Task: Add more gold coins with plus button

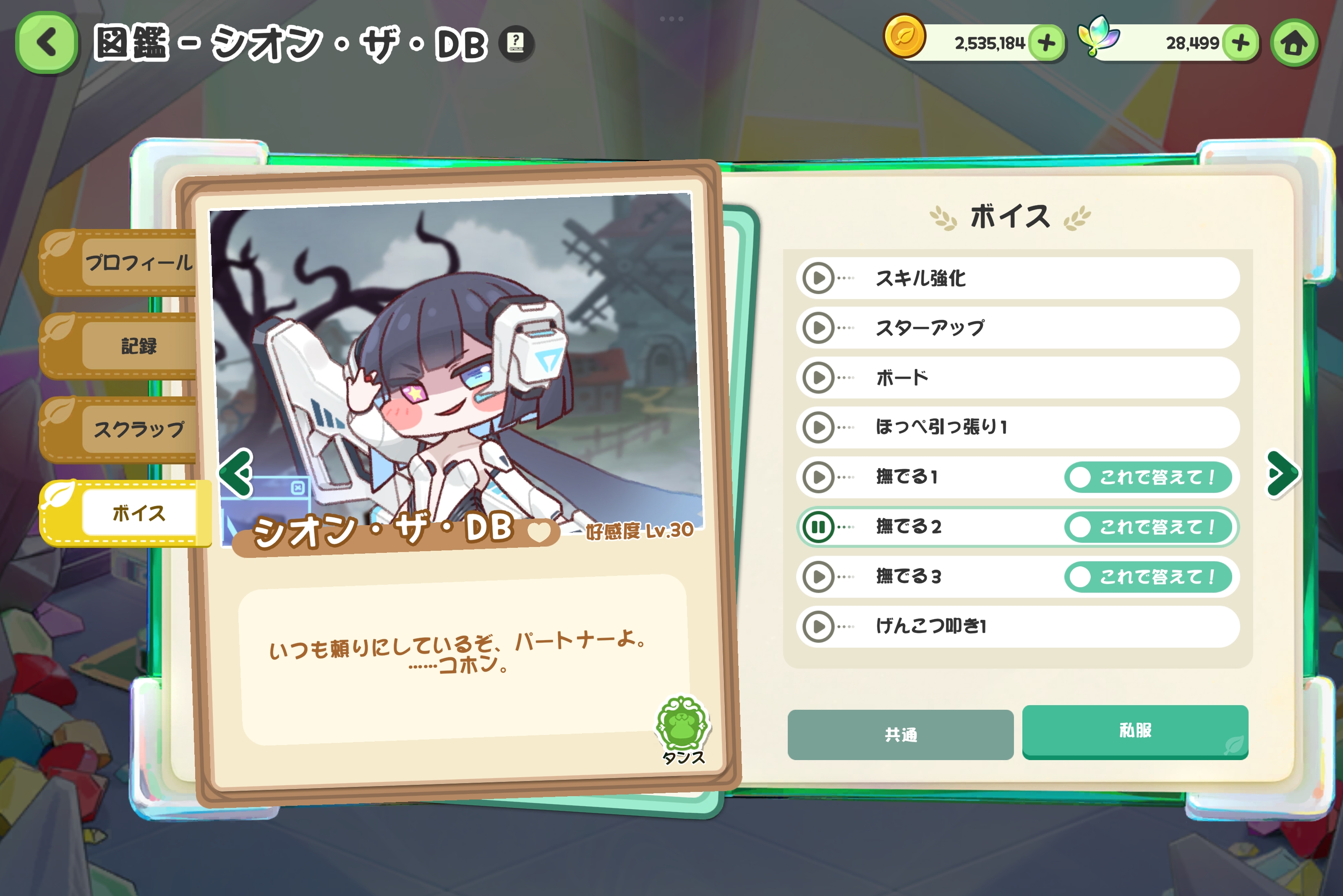Action: (x=1046, y=43)
